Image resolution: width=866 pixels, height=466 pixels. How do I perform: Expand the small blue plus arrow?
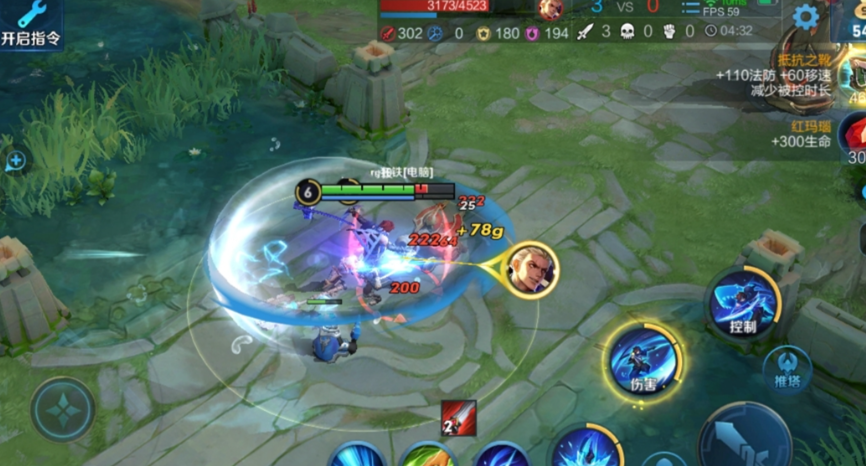(x=16, y=160)
